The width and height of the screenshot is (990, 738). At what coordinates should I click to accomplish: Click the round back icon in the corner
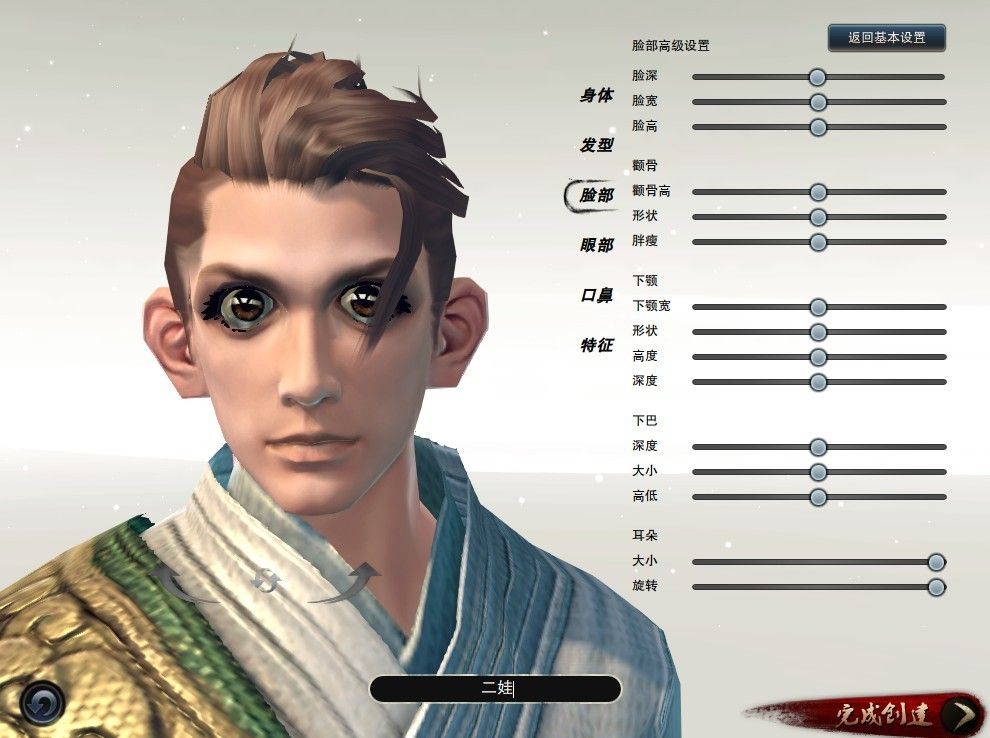(42, 704)
